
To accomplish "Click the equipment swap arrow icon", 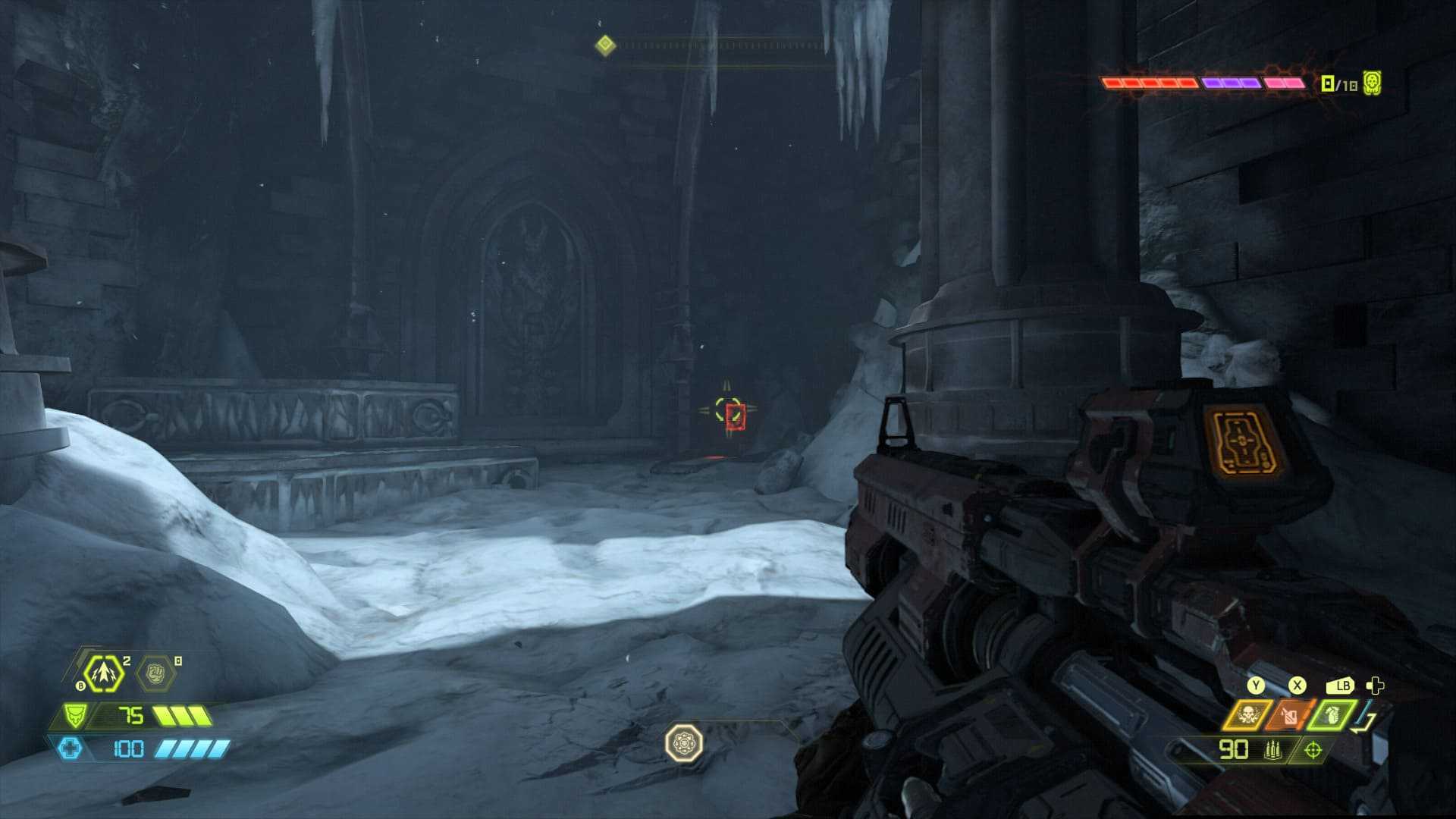I will coord(1367,717).
